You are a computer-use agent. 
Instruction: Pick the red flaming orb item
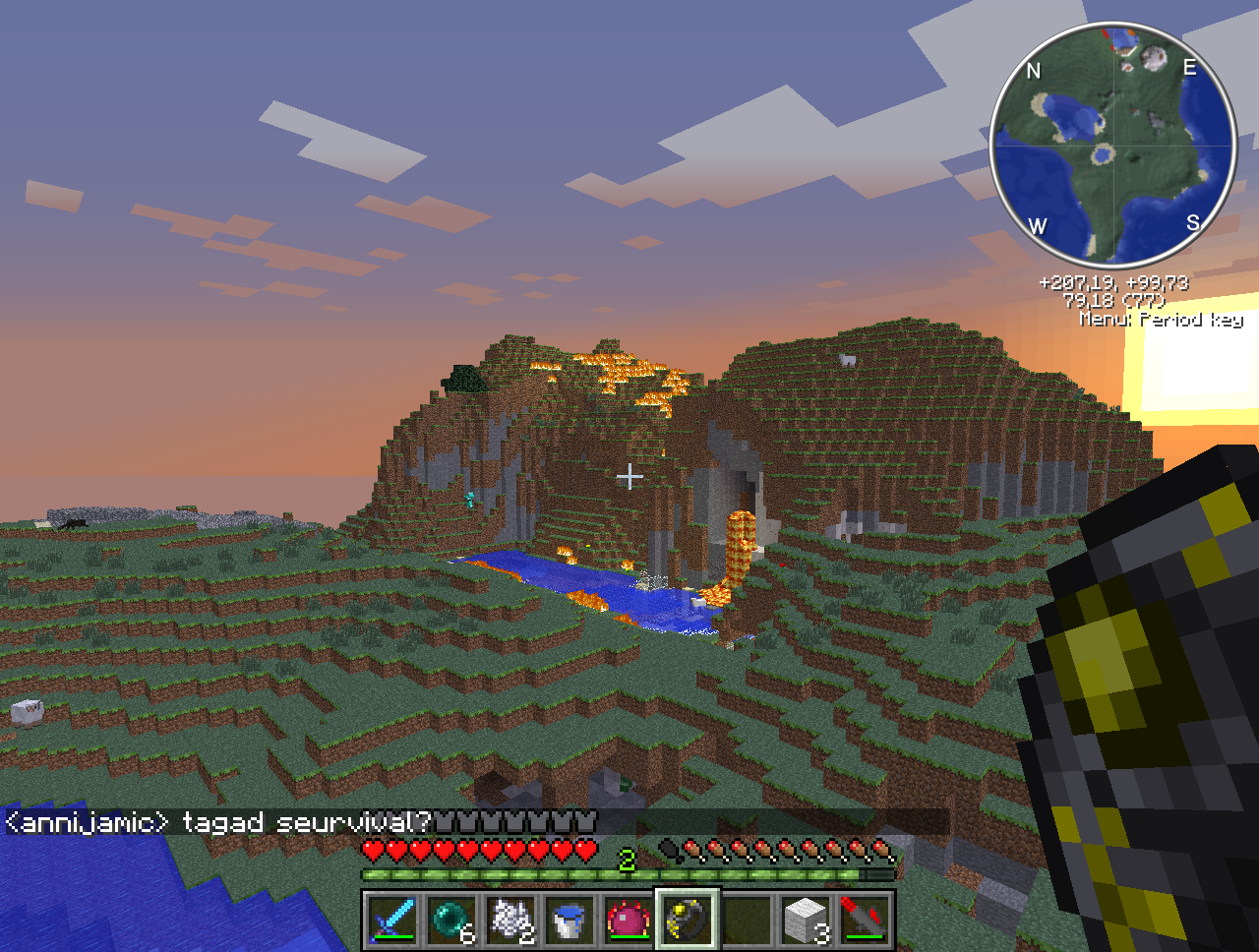(x=629, y=921)
